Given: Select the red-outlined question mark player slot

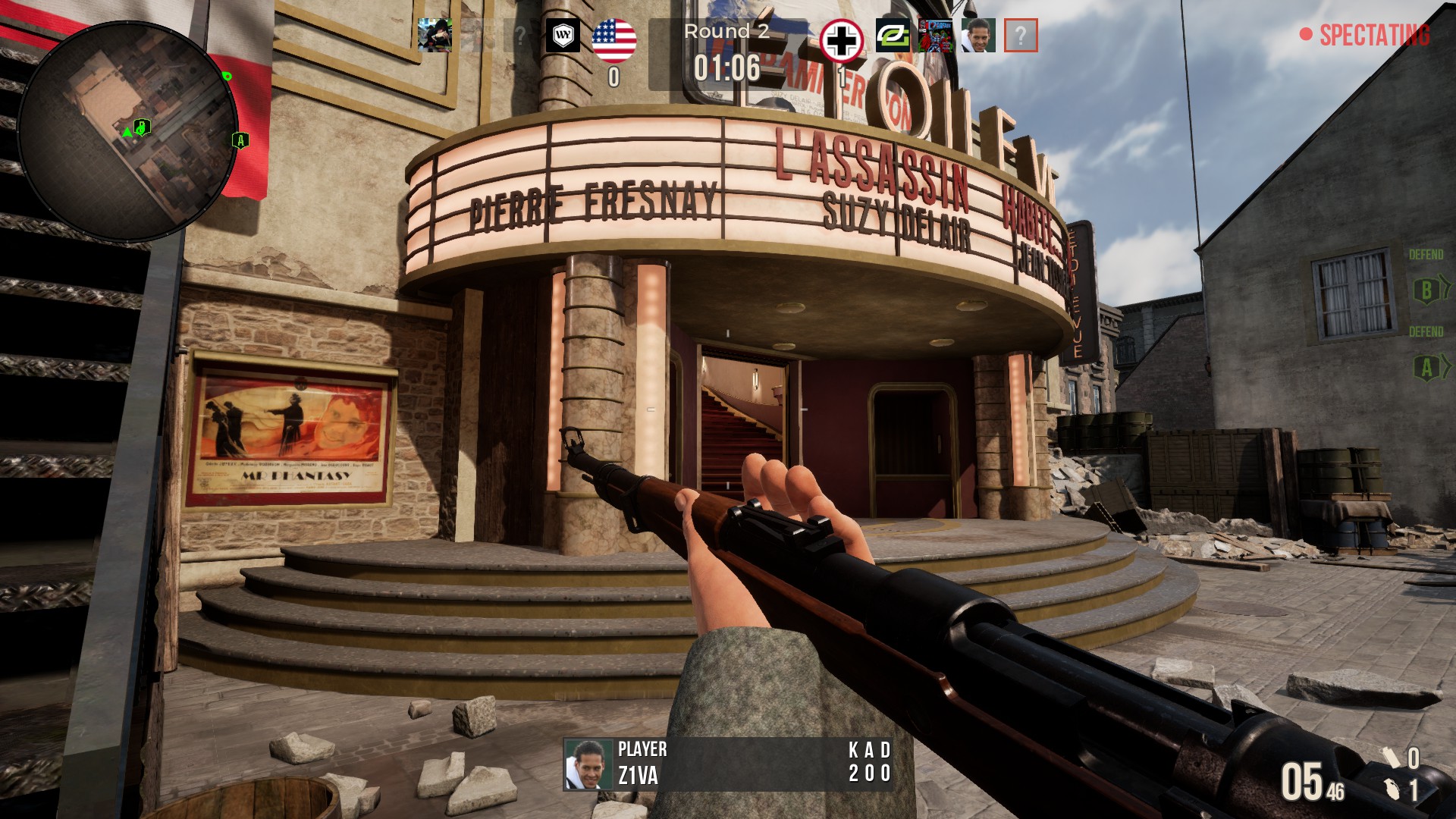Looking at the screenshot, I should coord(1021,36).
